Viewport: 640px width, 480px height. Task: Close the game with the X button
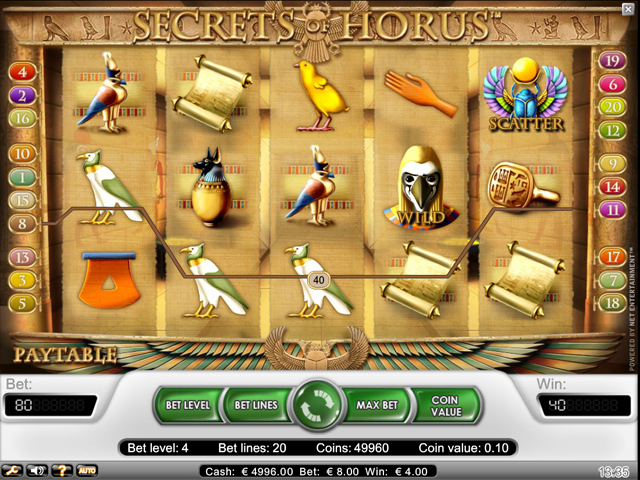(x=627, y=9)
